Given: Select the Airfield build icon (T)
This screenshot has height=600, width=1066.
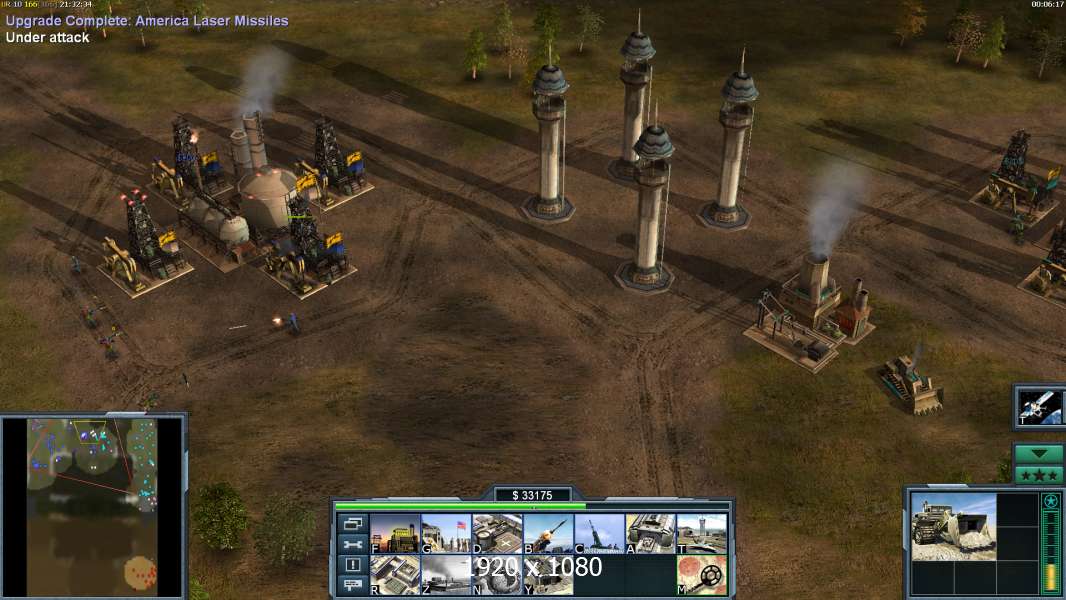Looking at the screenshot, I should point(701,533).
